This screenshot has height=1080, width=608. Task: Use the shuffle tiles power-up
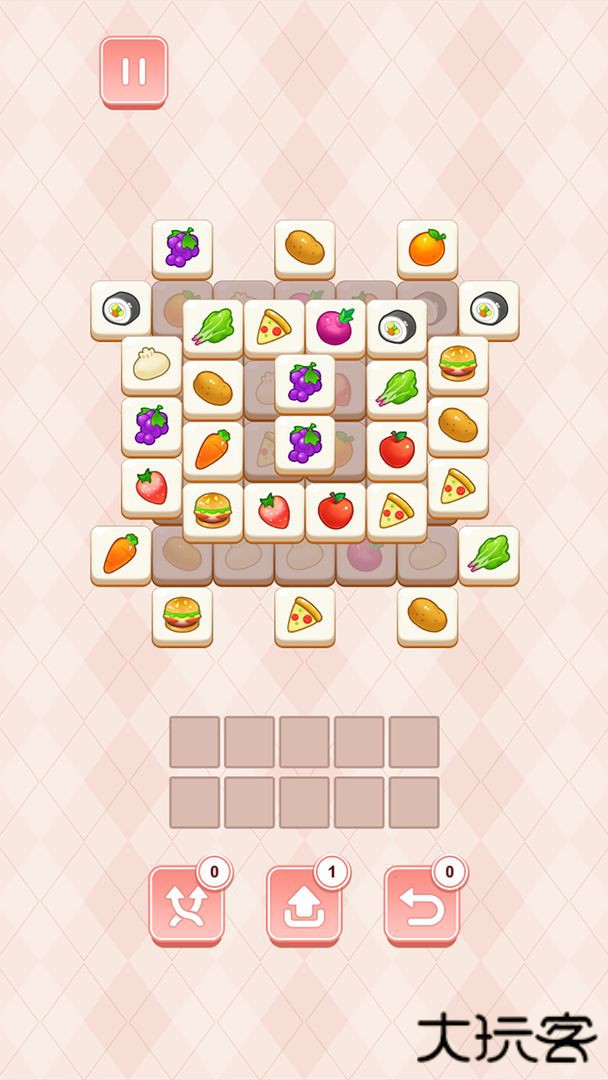[x=186, y=904]
